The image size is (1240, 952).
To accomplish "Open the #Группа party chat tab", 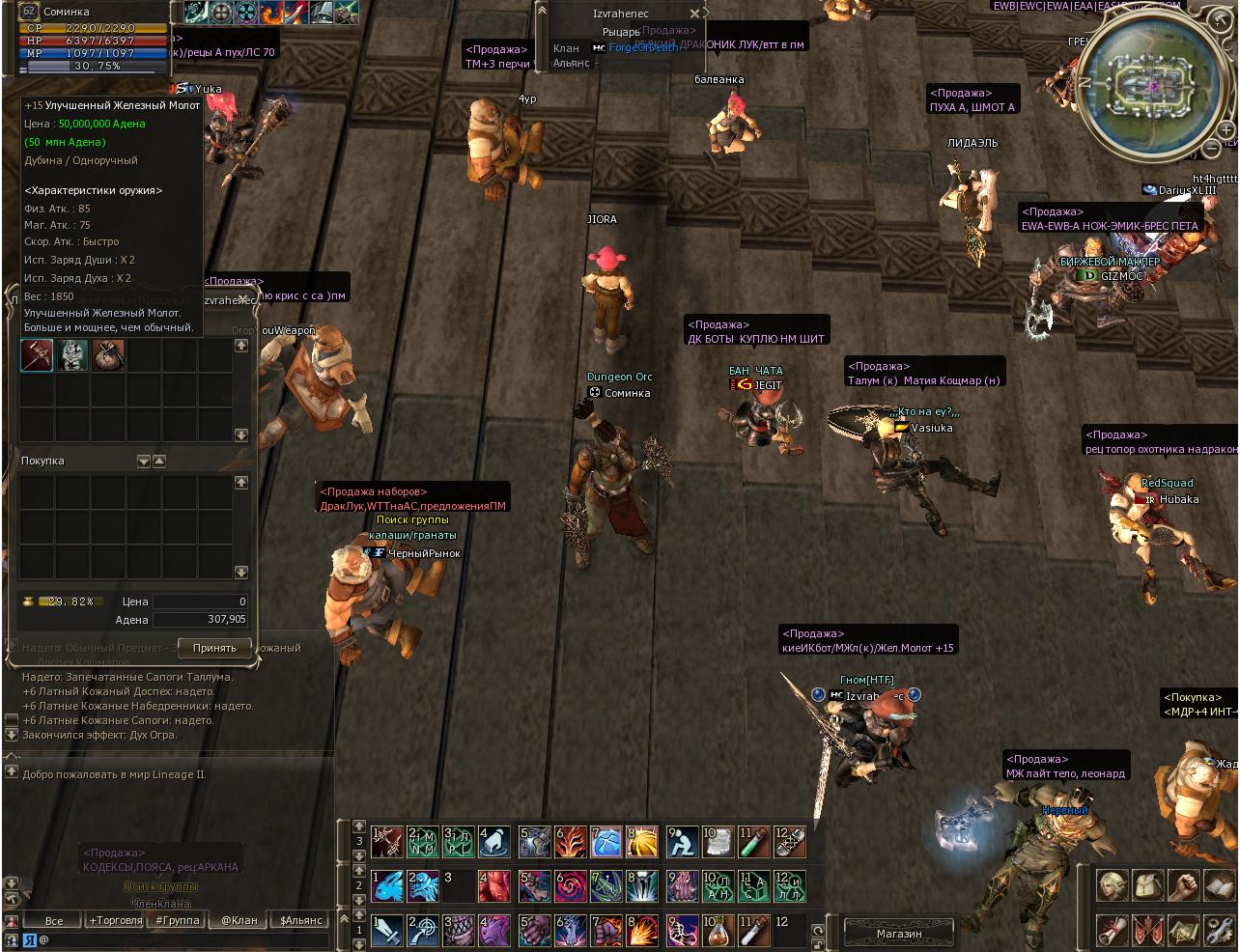I will point(177,920).
